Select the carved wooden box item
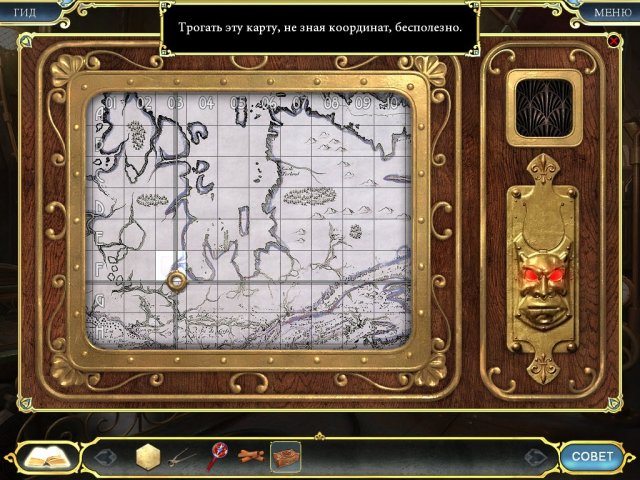This screenshot has height=480, width=640. [x=286, y=457]
